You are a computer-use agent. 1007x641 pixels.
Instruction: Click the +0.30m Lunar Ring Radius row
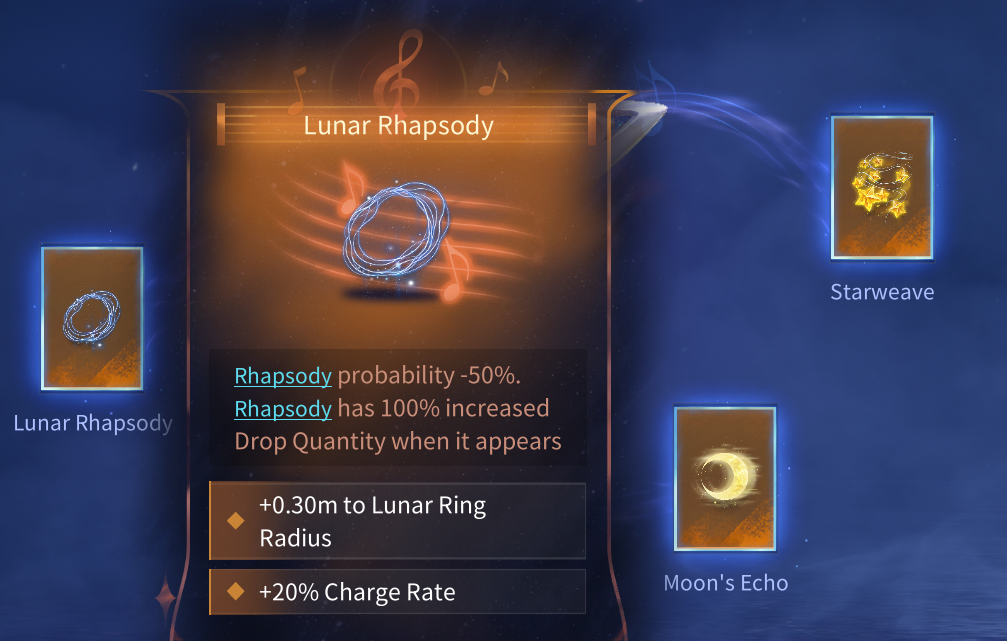[397, 521]
